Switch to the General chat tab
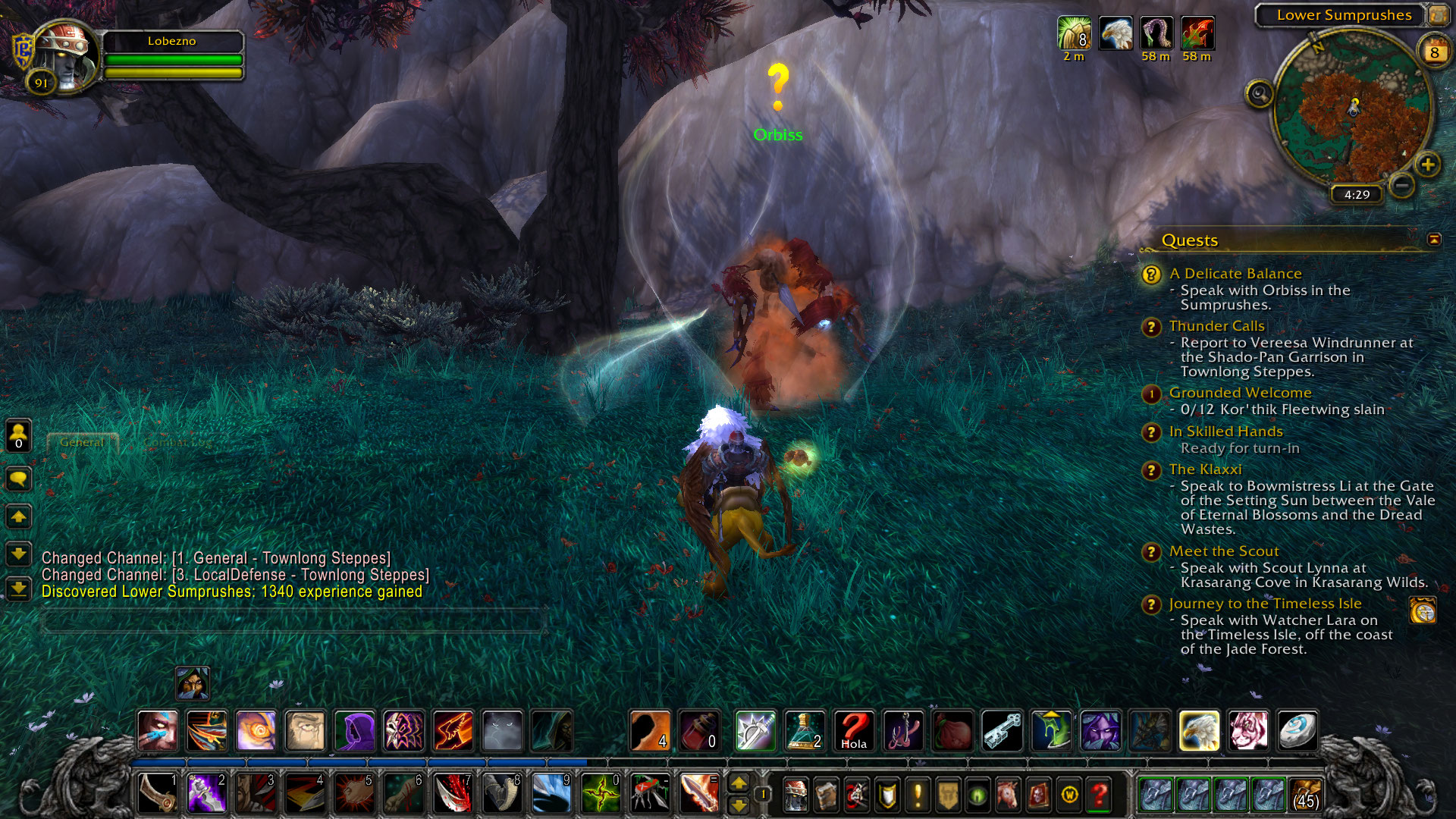The image size is (1456, 819). coord(82,442)
